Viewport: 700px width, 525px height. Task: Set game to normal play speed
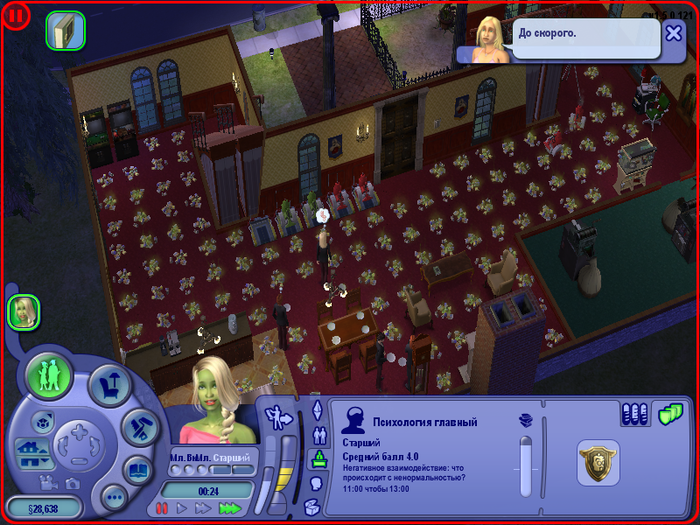(x=181, y=509)
